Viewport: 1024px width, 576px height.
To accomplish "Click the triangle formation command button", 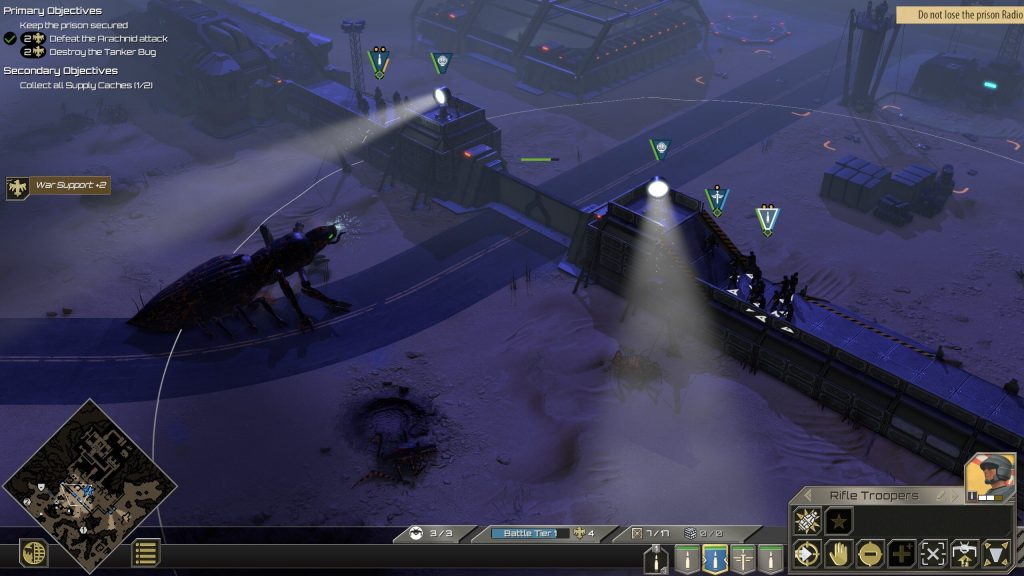I will 997,553.
